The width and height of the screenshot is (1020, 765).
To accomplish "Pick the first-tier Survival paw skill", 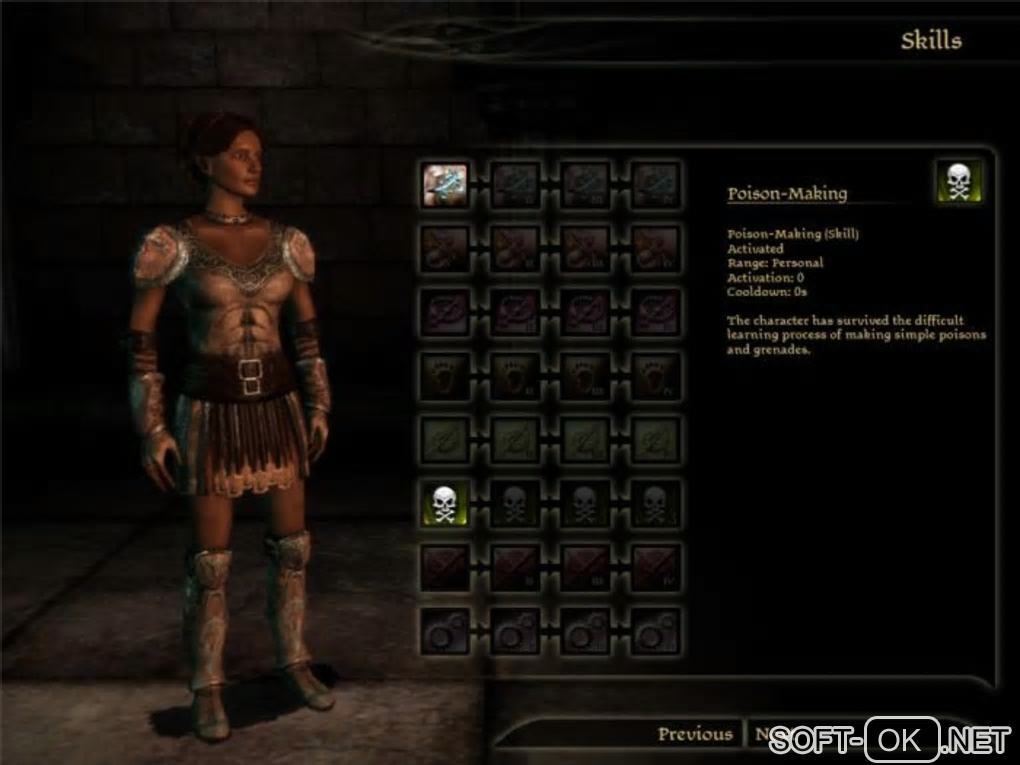I will [445, 375].
